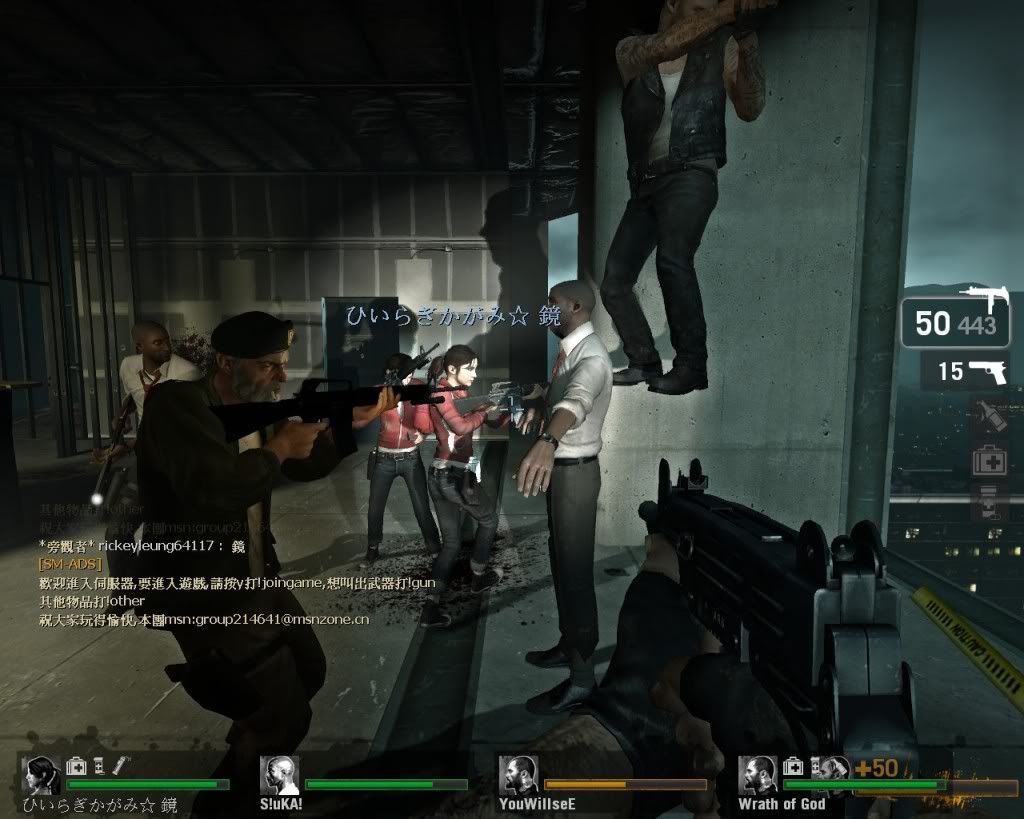Click the female survivor portrait in the team panel

(x=41, y=775)
